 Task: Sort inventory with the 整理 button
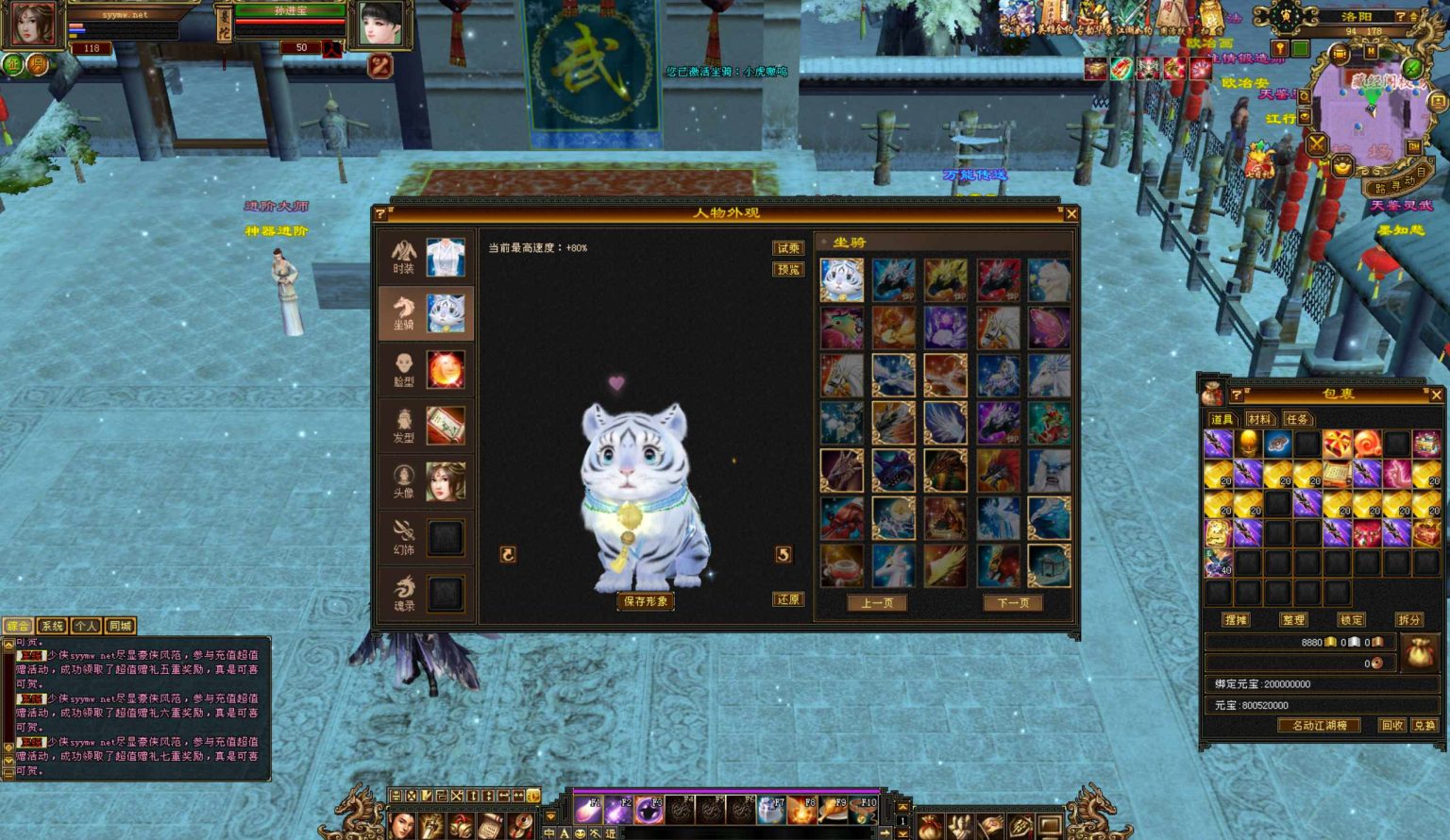click(x=1293, y=620)
